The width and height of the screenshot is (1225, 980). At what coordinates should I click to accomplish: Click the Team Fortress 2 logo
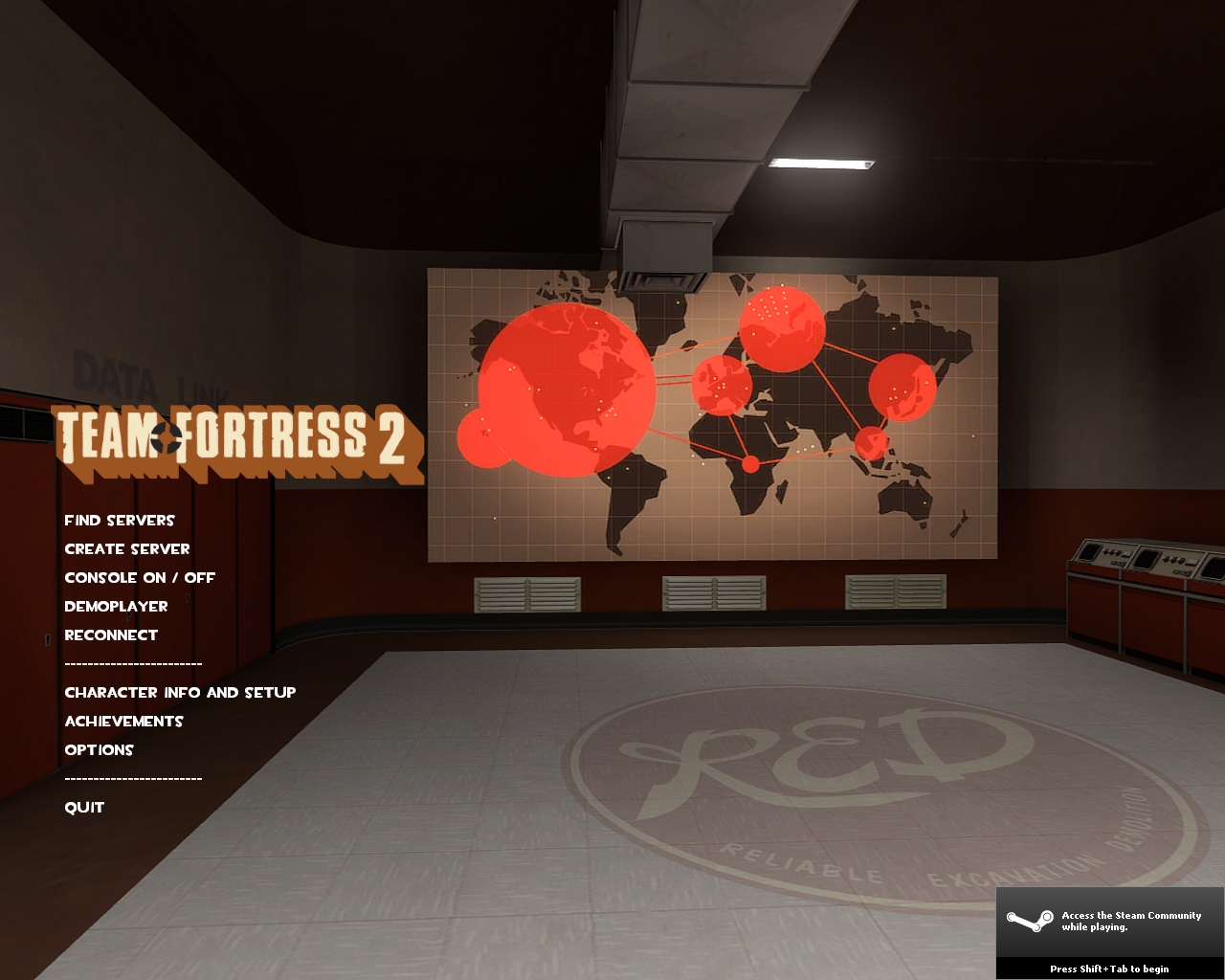[239, 440]
